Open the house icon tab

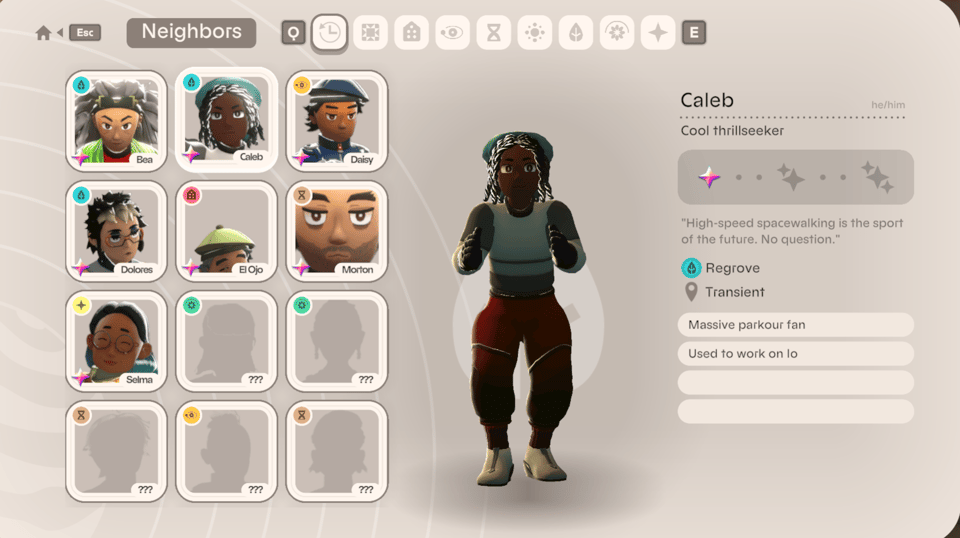(x=411, y=33)
